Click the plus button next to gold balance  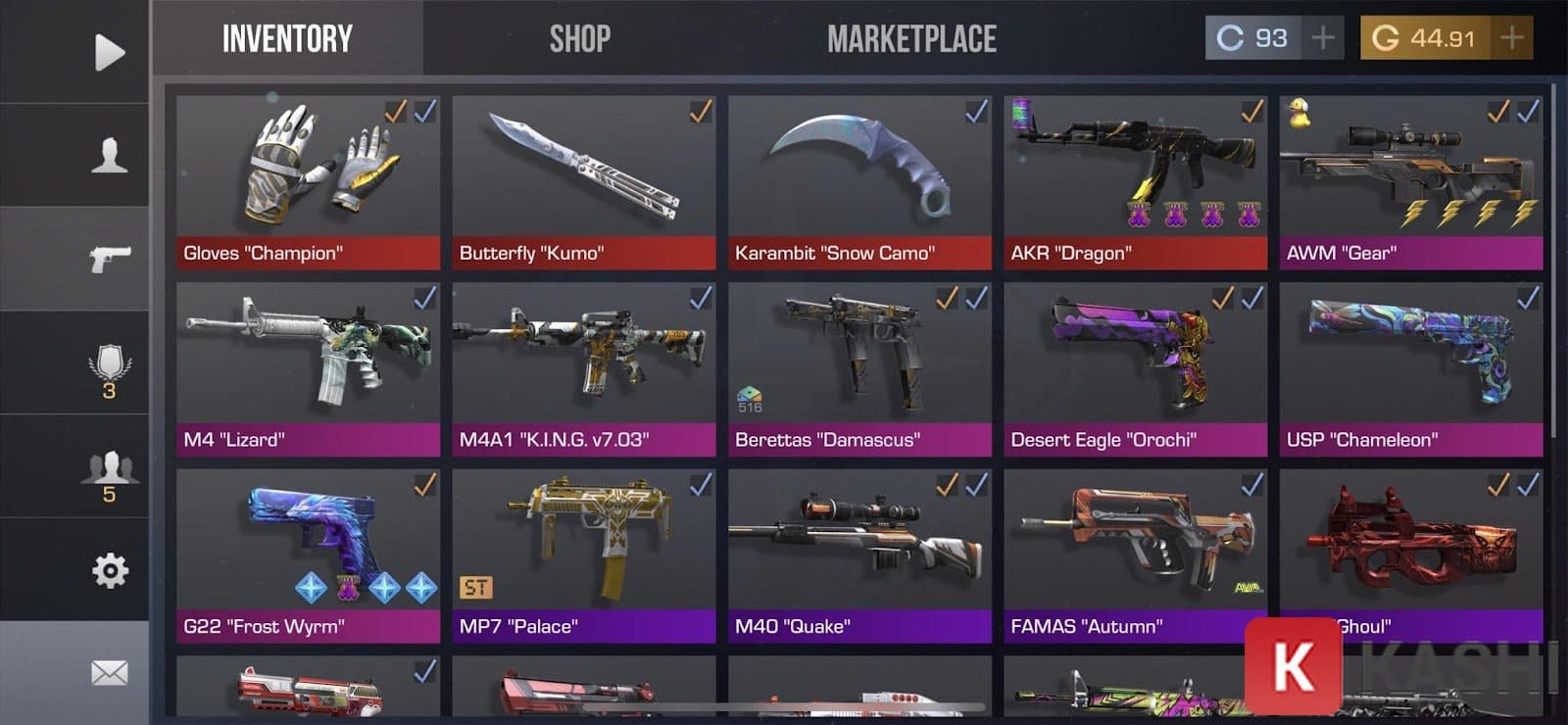1510,36
